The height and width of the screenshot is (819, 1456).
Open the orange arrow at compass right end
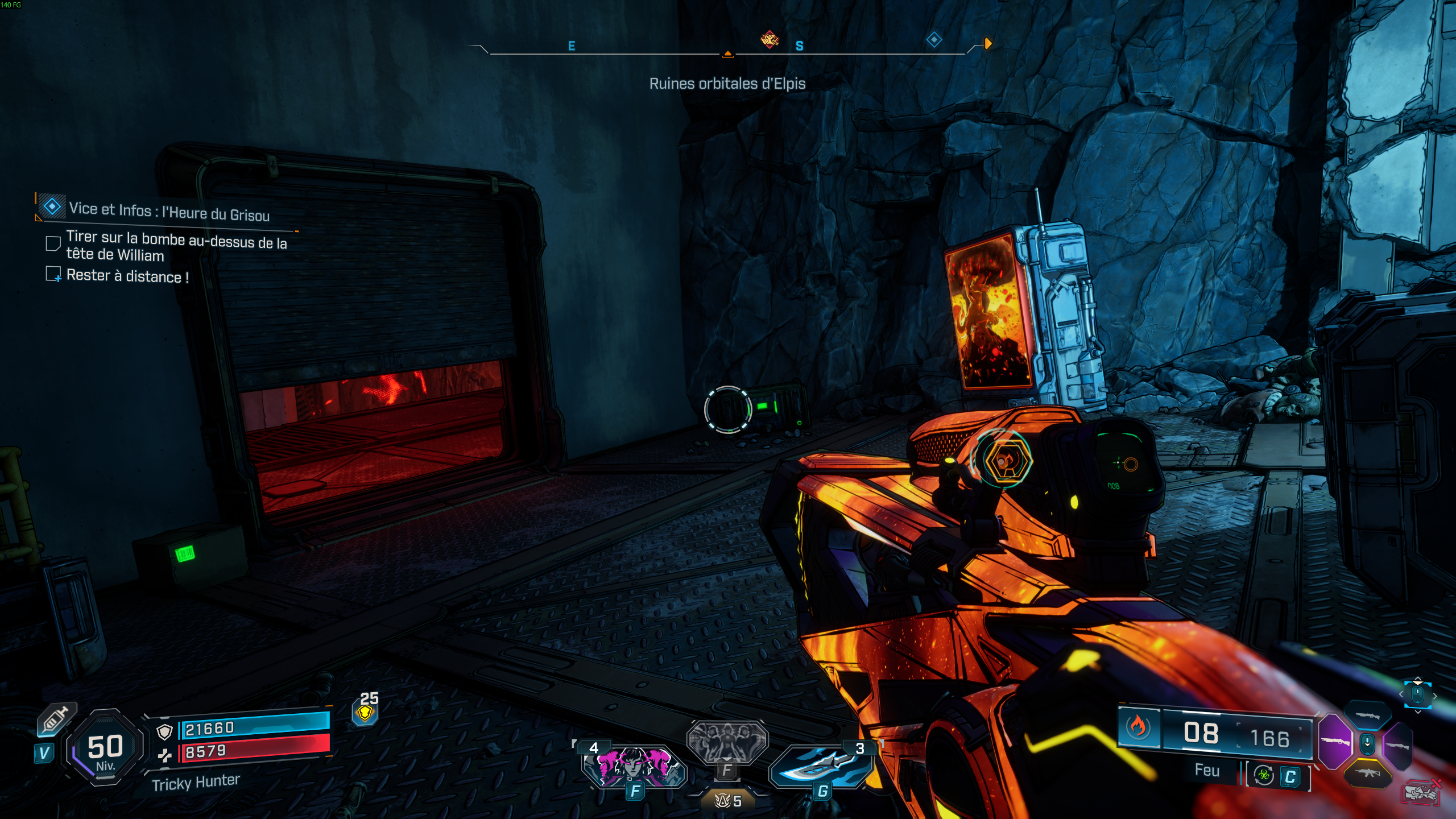[x=987, y=43]
